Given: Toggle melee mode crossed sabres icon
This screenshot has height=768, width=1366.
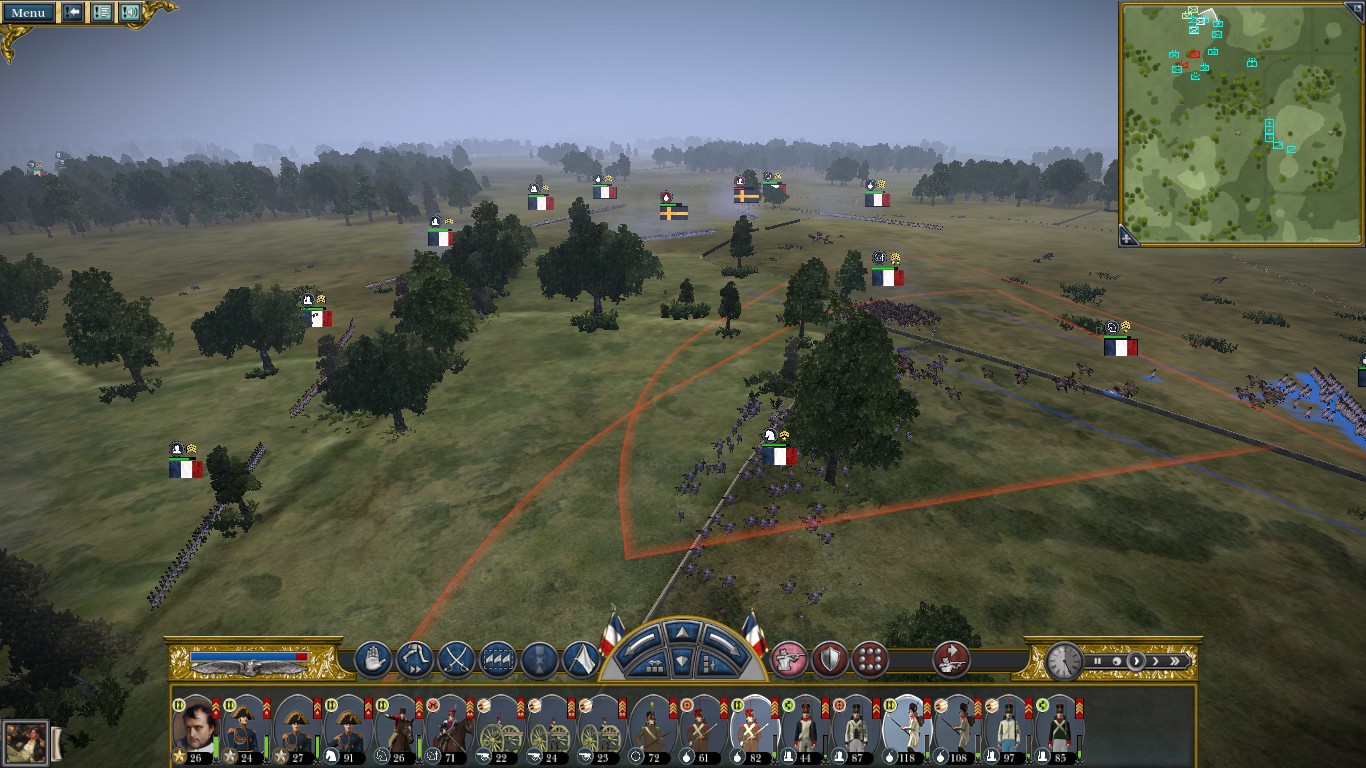Looking at the screenshot, I should click(x=457, y=659).
